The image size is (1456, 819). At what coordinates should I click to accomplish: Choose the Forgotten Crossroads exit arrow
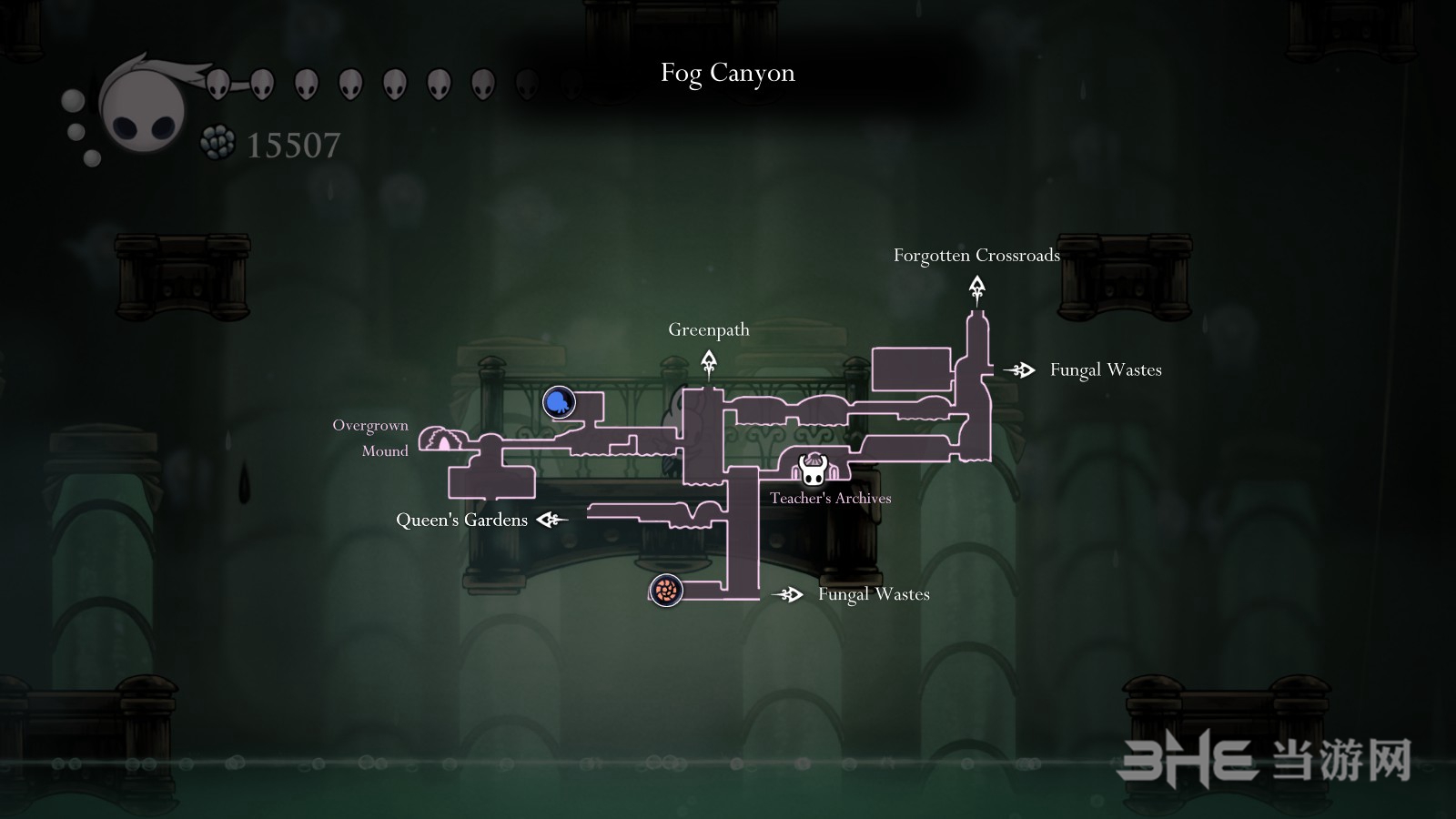(x=976, y=290)
